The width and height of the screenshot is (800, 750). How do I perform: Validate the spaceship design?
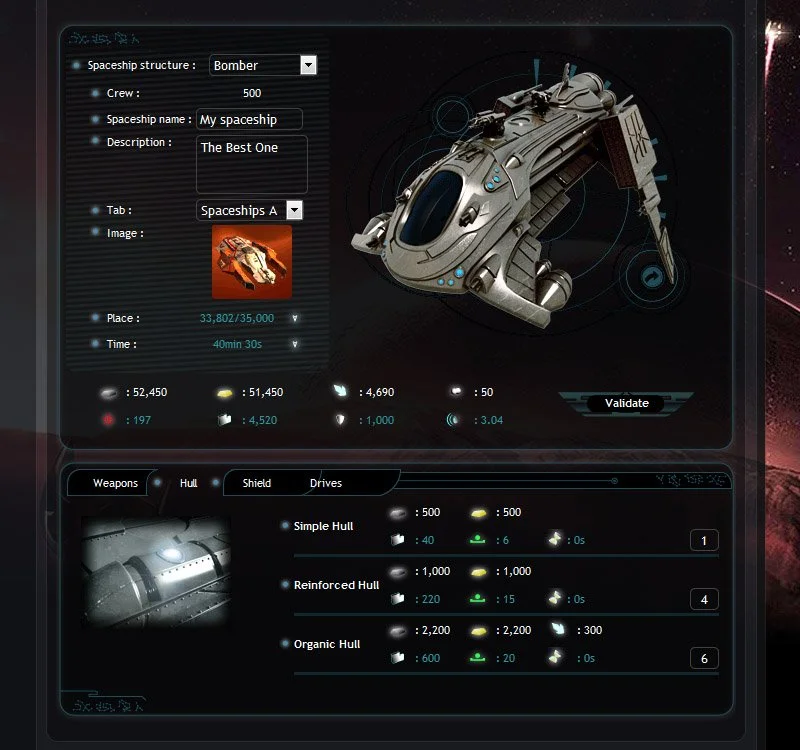click(627, 403)
